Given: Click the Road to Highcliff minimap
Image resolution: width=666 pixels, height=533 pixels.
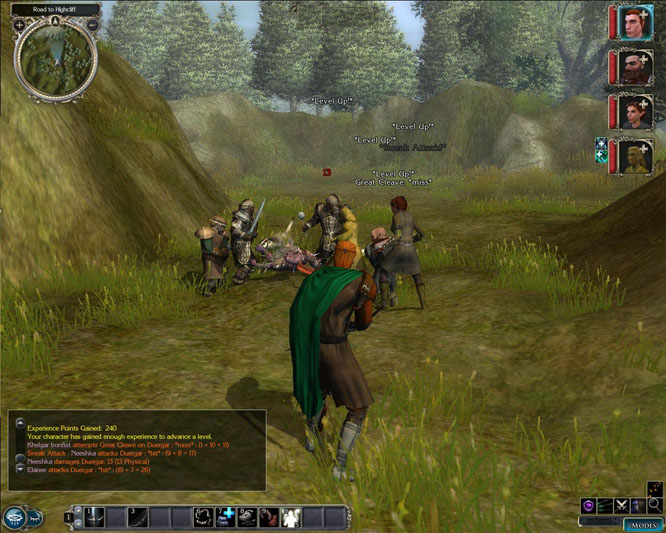Looking at the screenshot, I should pos(56,58).
